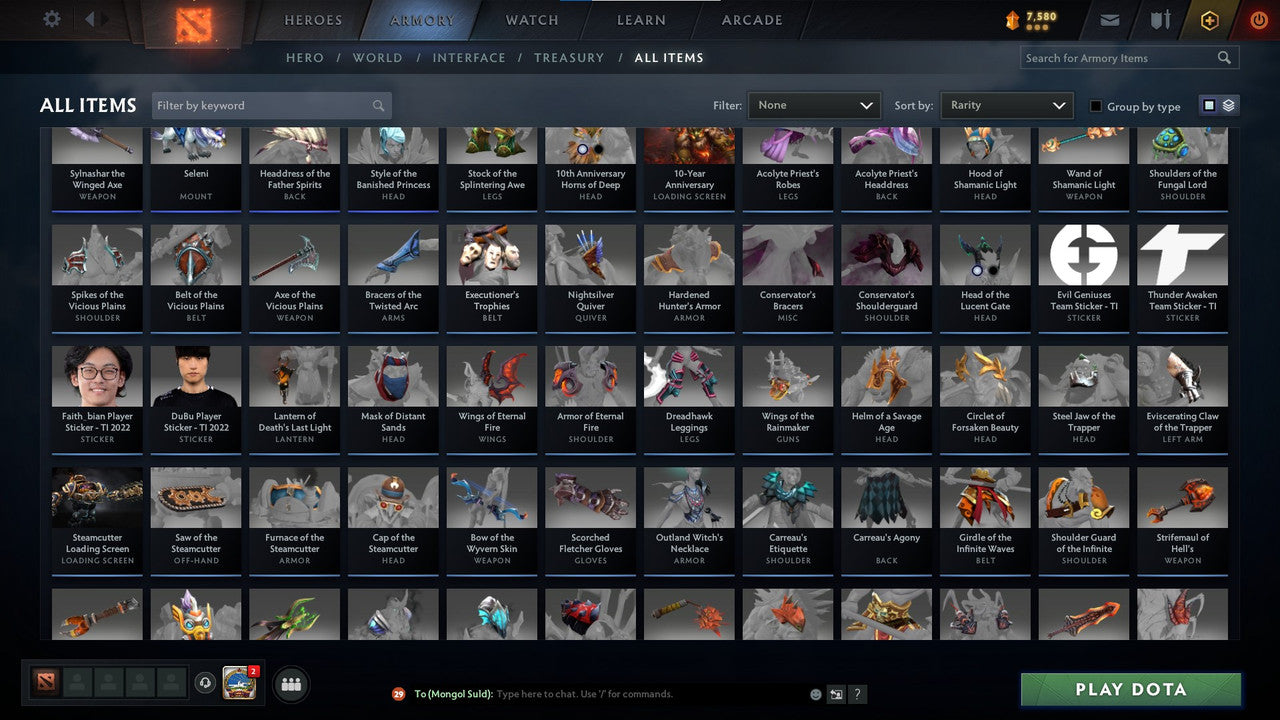The image size is (1280, 720).
Task: Toggle the Group by type checkbox
Action: (1095, 105)
